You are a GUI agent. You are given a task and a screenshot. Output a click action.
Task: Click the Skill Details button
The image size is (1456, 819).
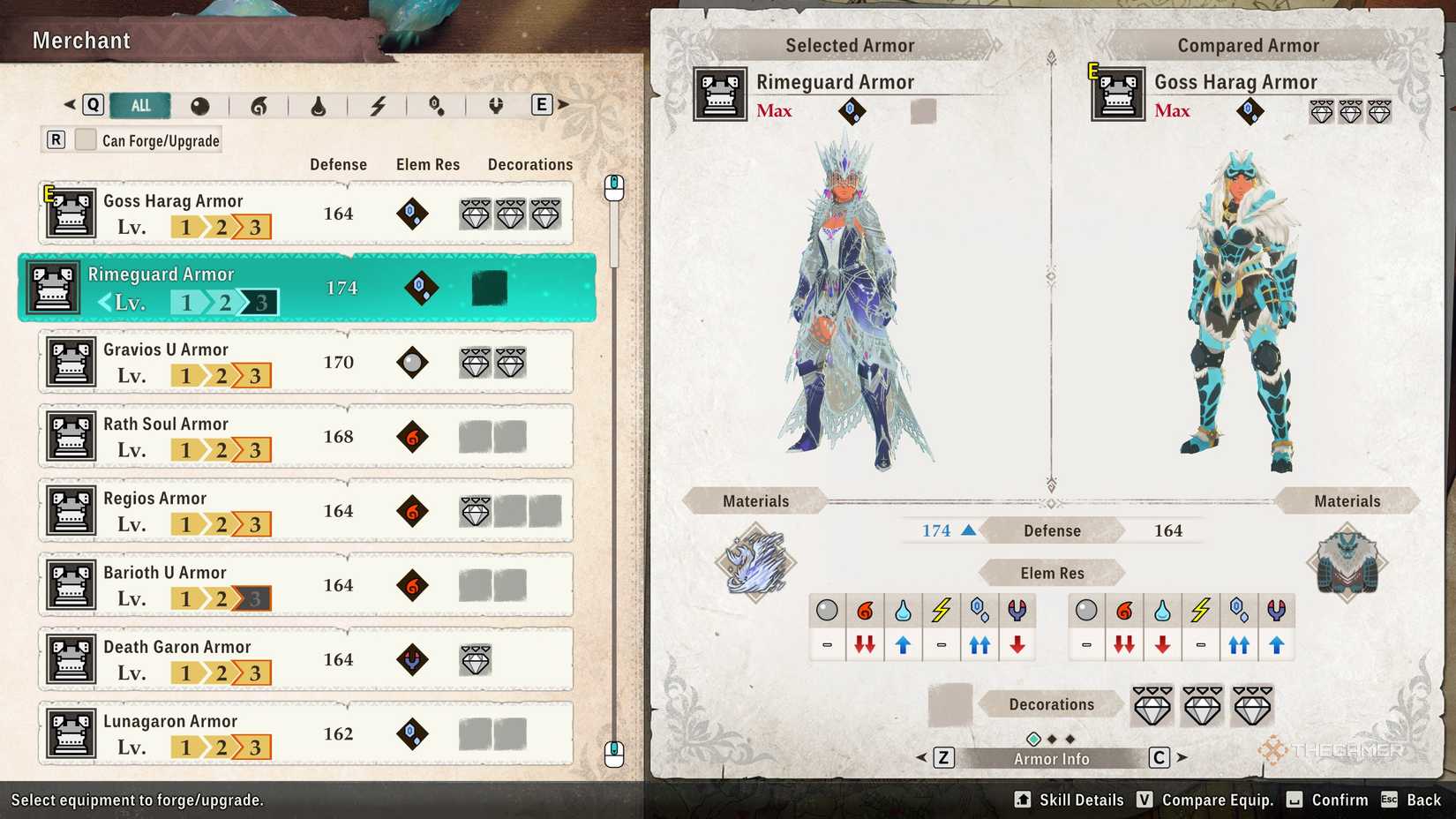[x=1068, y=800]
